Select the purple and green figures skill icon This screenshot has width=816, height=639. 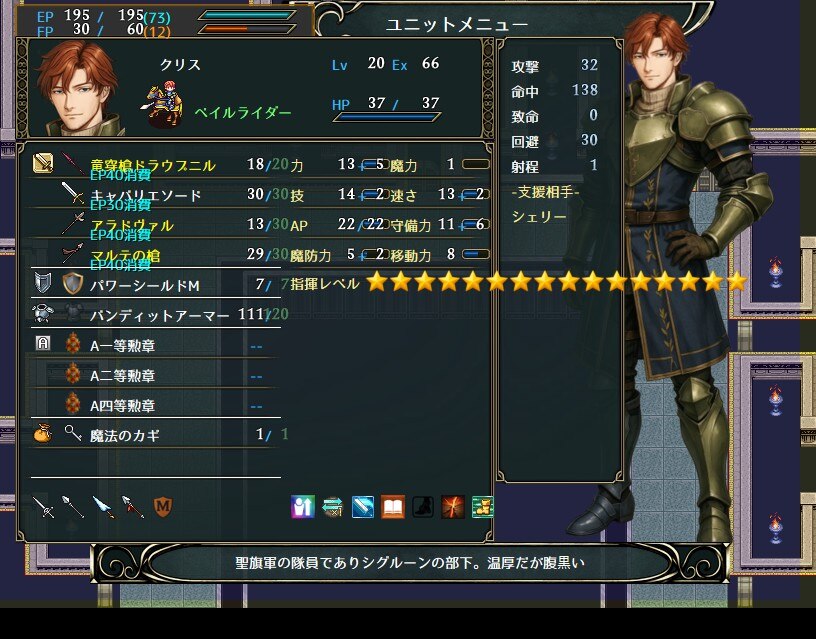(x=303, y=507)
